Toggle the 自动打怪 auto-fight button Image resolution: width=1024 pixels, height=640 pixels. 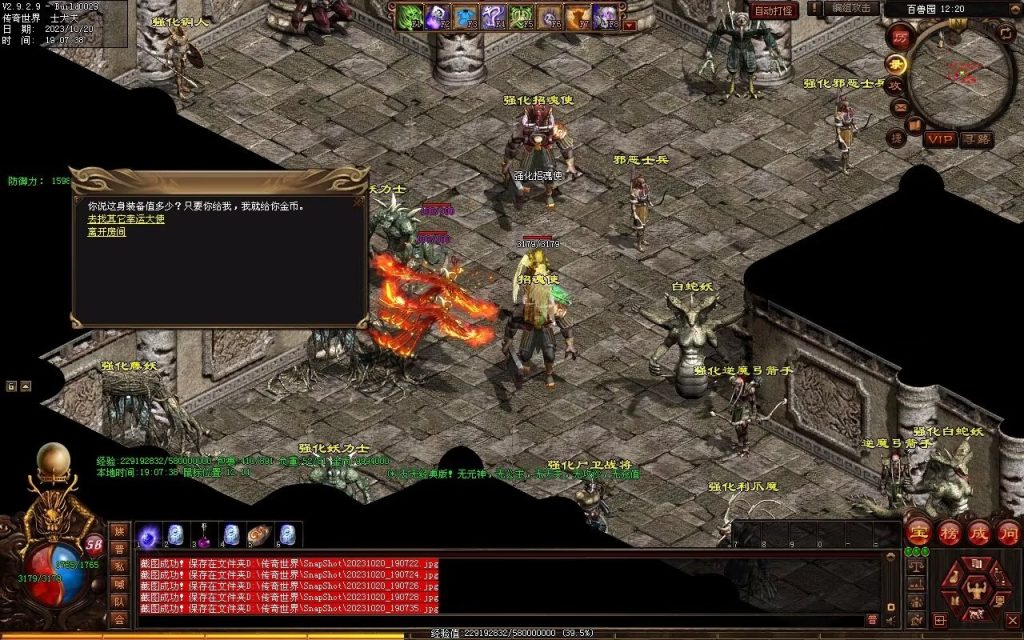(774, 11)
